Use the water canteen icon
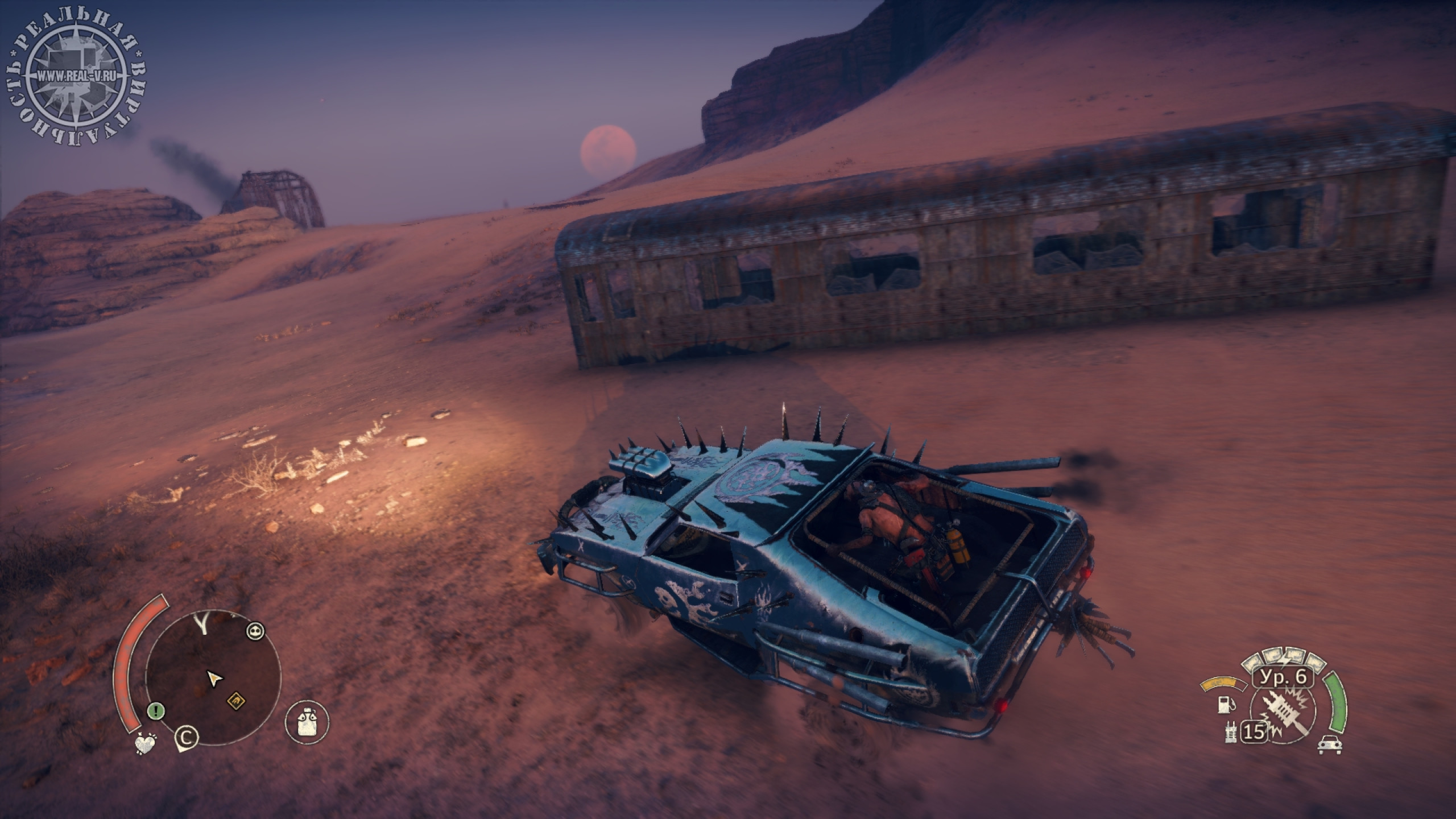This screenshot has width=1456, height=819. 307,722
